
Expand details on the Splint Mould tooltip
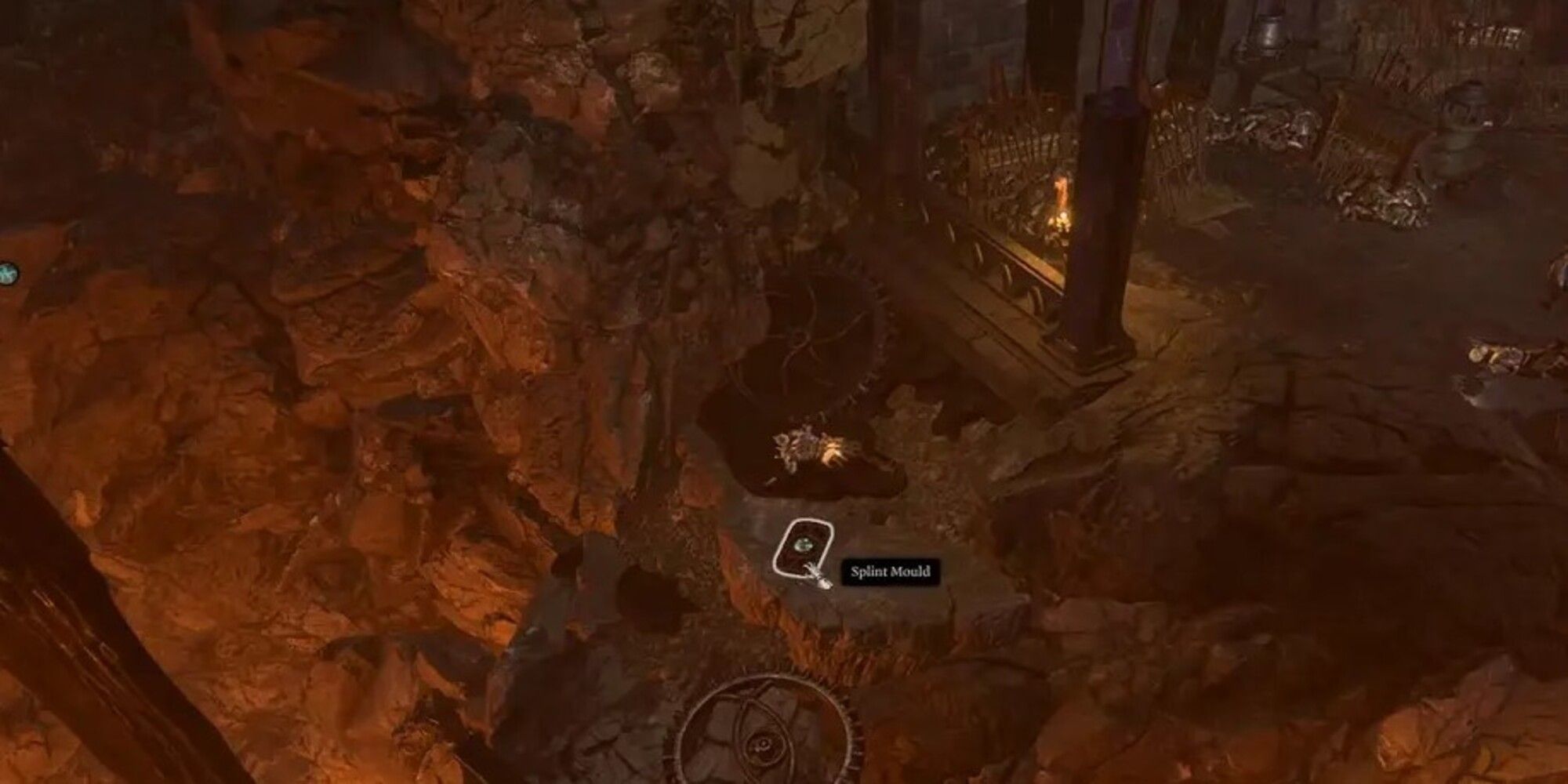tap(890, 572)
